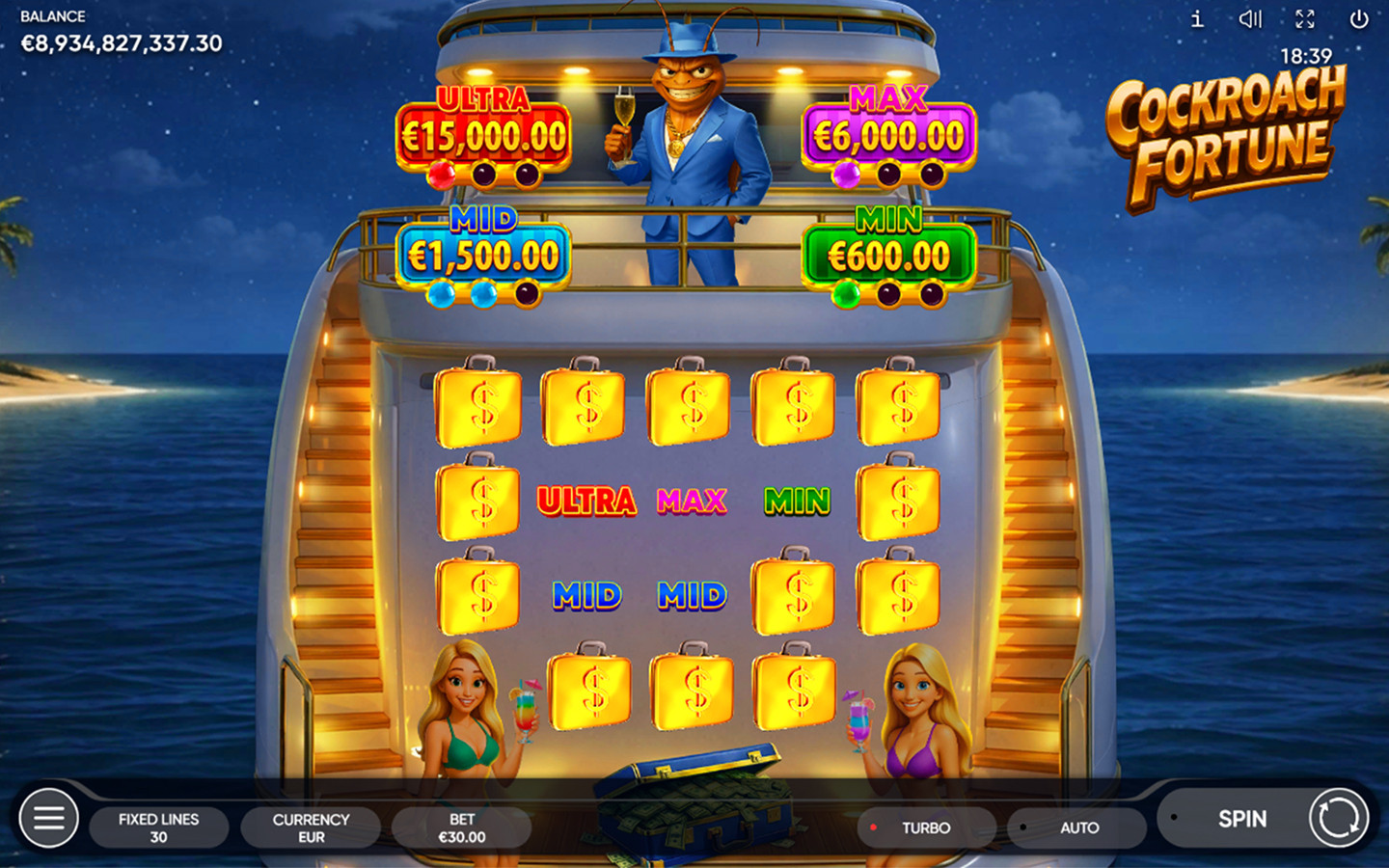Change the bet amount of €30.00
The image size is (1389, 868).
click(x=461, y=827)
